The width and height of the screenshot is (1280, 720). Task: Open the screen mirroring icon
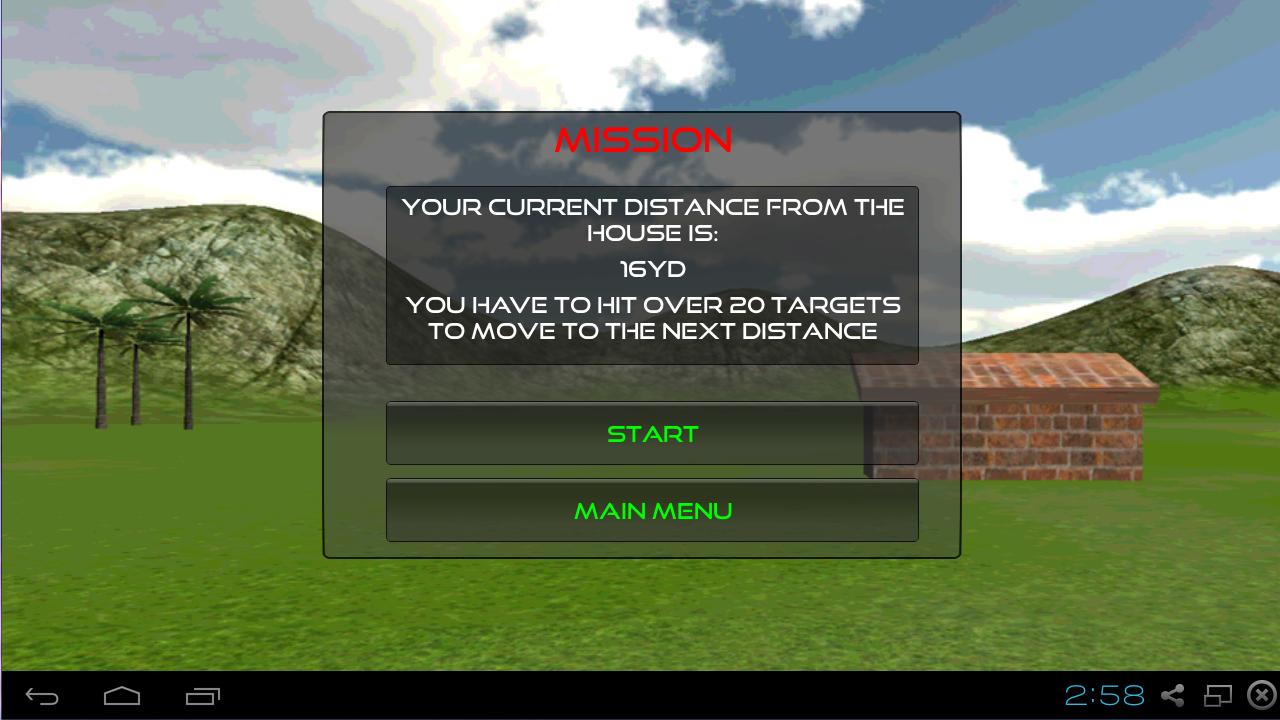coord(1218,695)
